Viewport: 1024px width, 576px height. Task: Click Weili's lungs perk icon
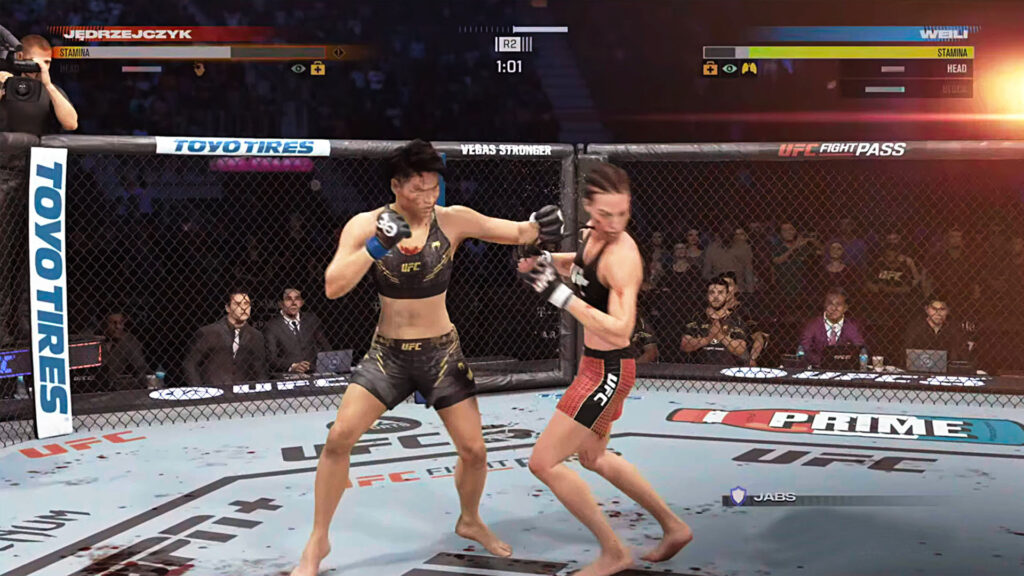[749, 69]
